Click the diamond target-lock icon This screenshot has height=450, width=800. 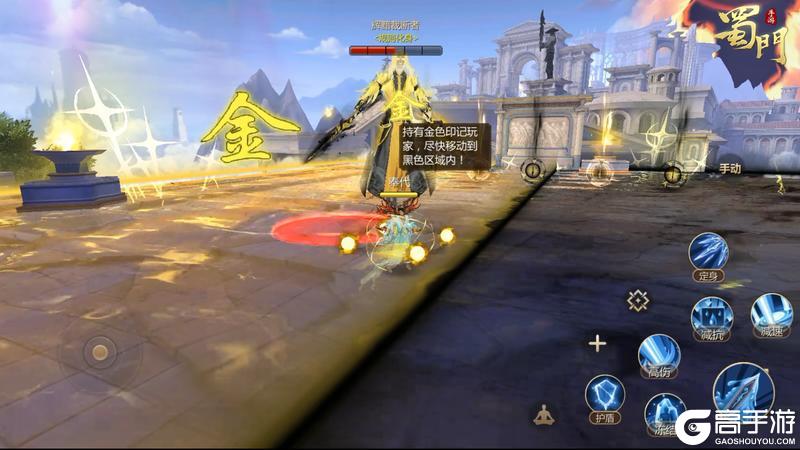coord(637,298)
